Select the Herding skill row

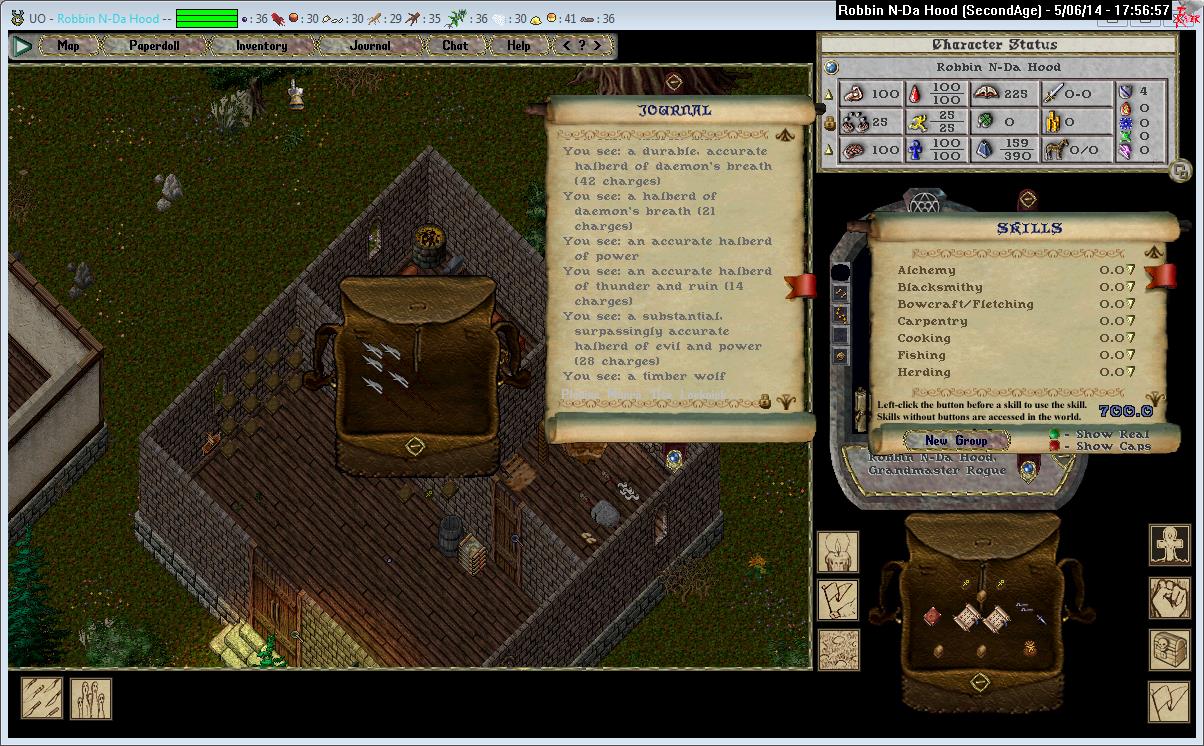pyautogui.click(x=924, y=372)
